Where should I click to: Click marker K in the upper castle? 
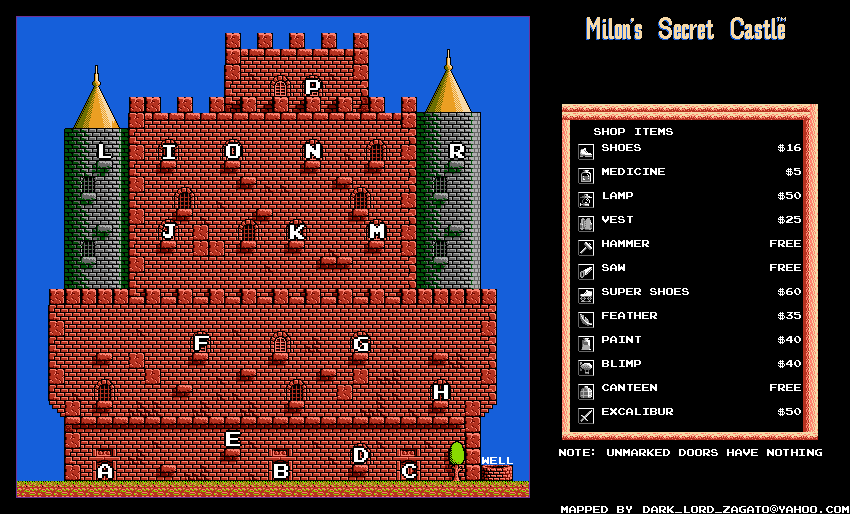(297, 232)
